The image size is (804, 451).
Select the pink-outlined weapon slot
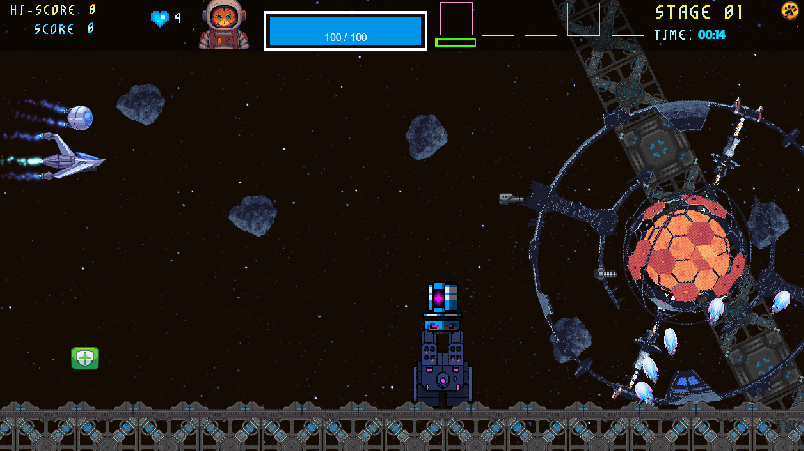[456, 19]
